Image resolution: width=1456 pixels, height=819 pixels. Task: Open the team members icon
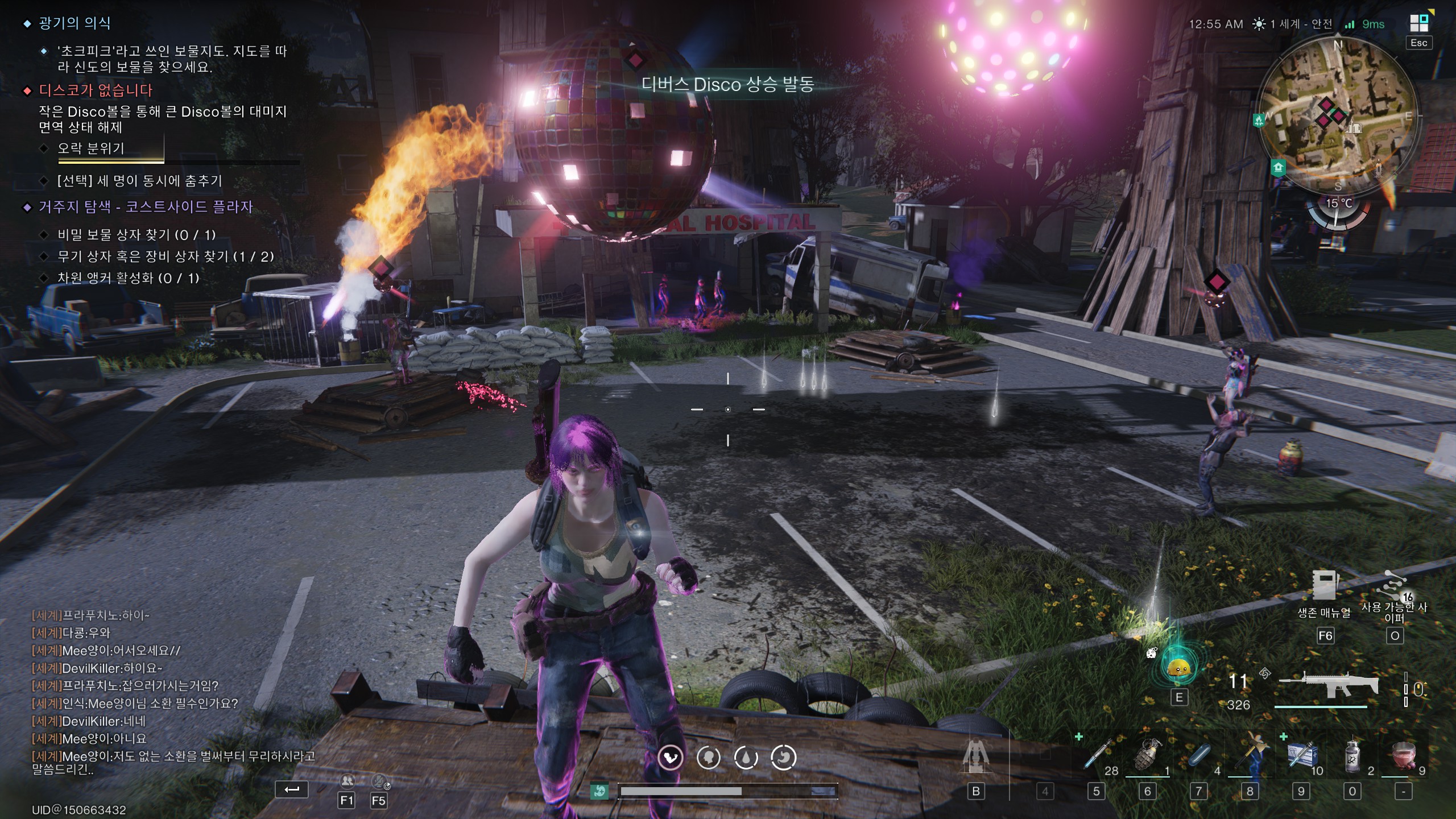click(x=346, y=781)
